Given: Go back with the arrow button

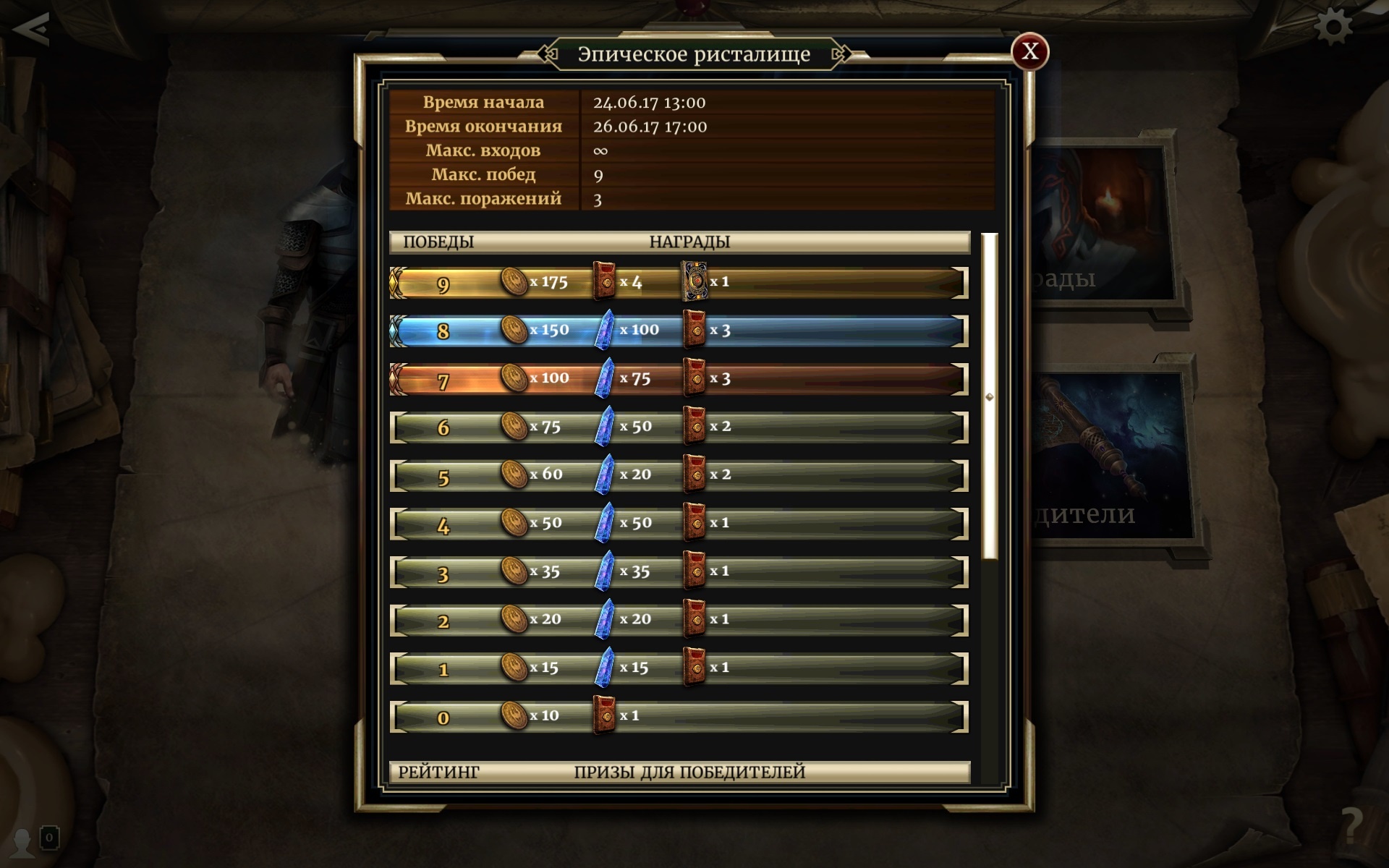Looking at the screenshot, I should (30, 29).
